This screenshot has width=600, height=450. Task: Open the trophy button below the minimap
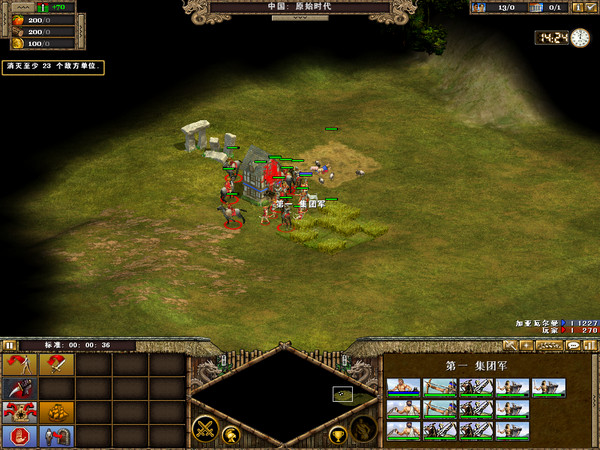click(x=337, y=434)
